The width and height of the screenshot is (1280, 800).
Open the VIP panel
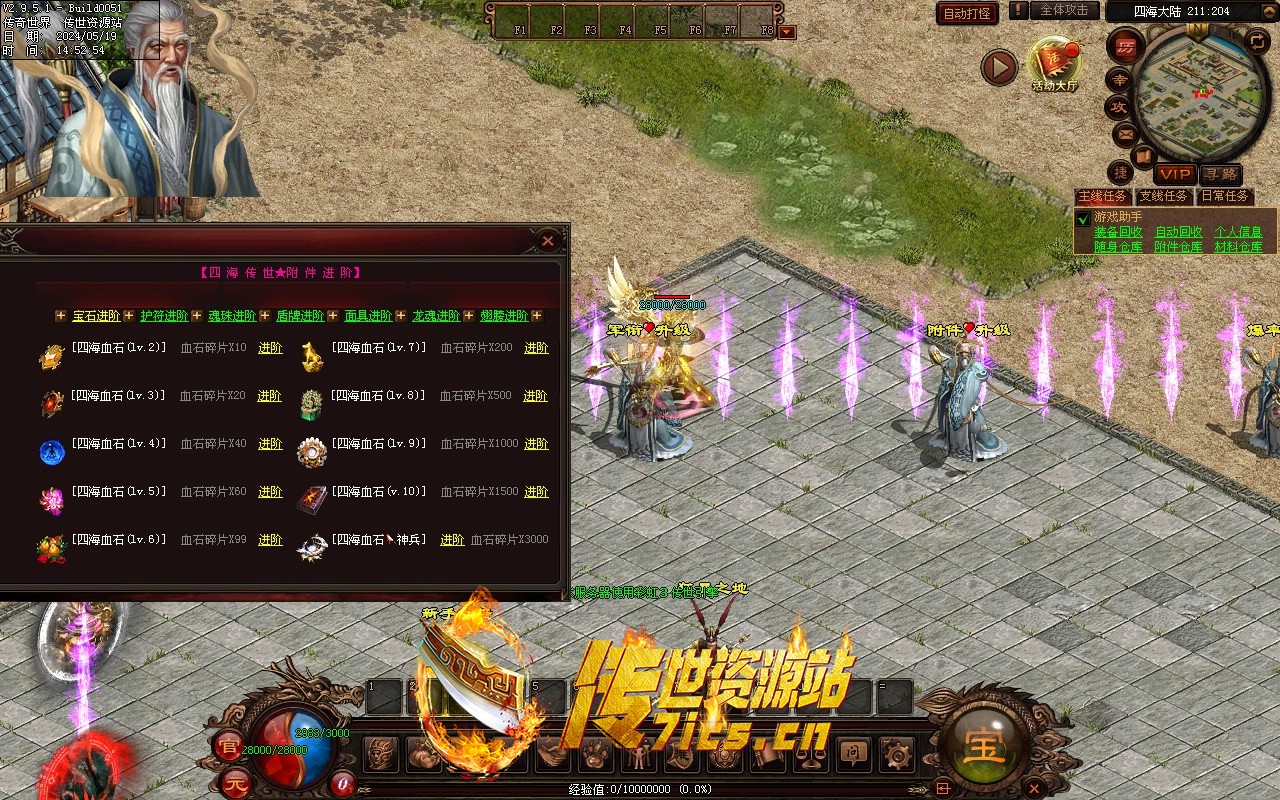point(1175,174)
